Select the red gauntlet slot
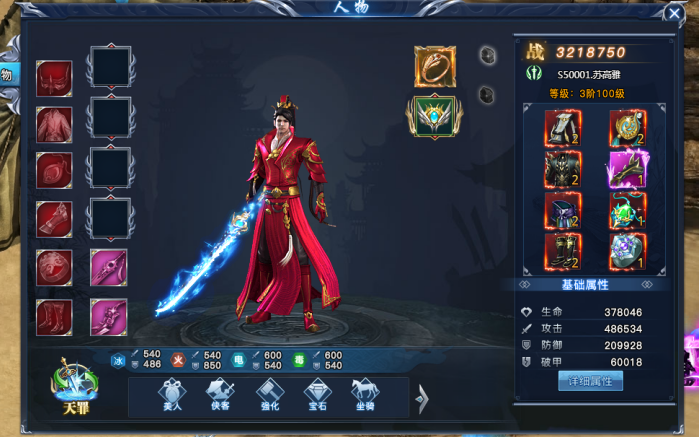 (x=54, y=219)
